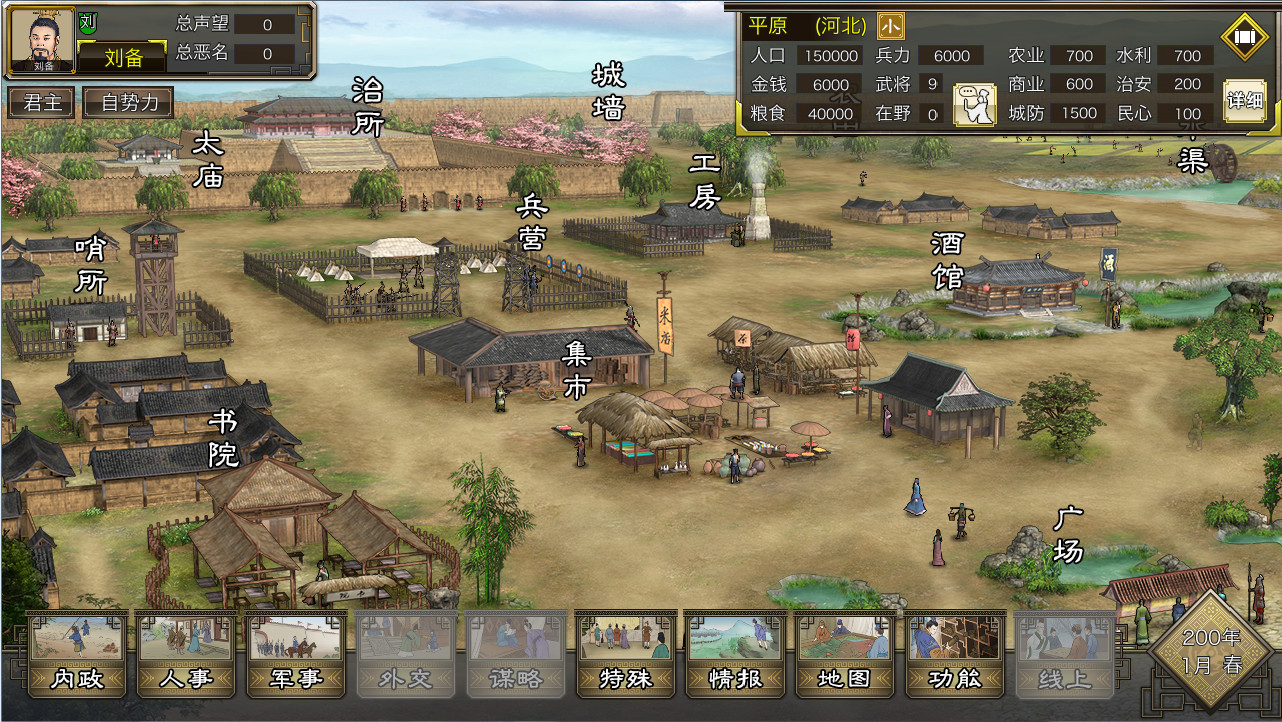This screenshot has height=722, width=1282.
Task: Choose the 书院 academy label
Action: pyautogui.click(x=223, y=438)
